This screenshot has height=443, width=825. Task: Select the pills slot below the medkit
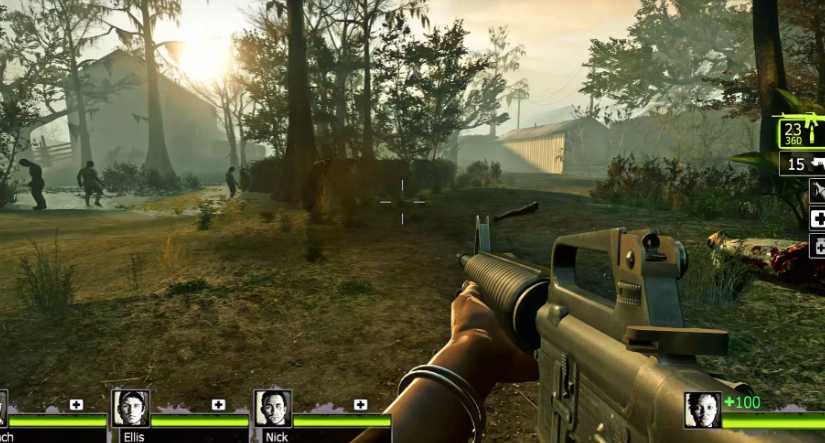(x=818, y=245)
